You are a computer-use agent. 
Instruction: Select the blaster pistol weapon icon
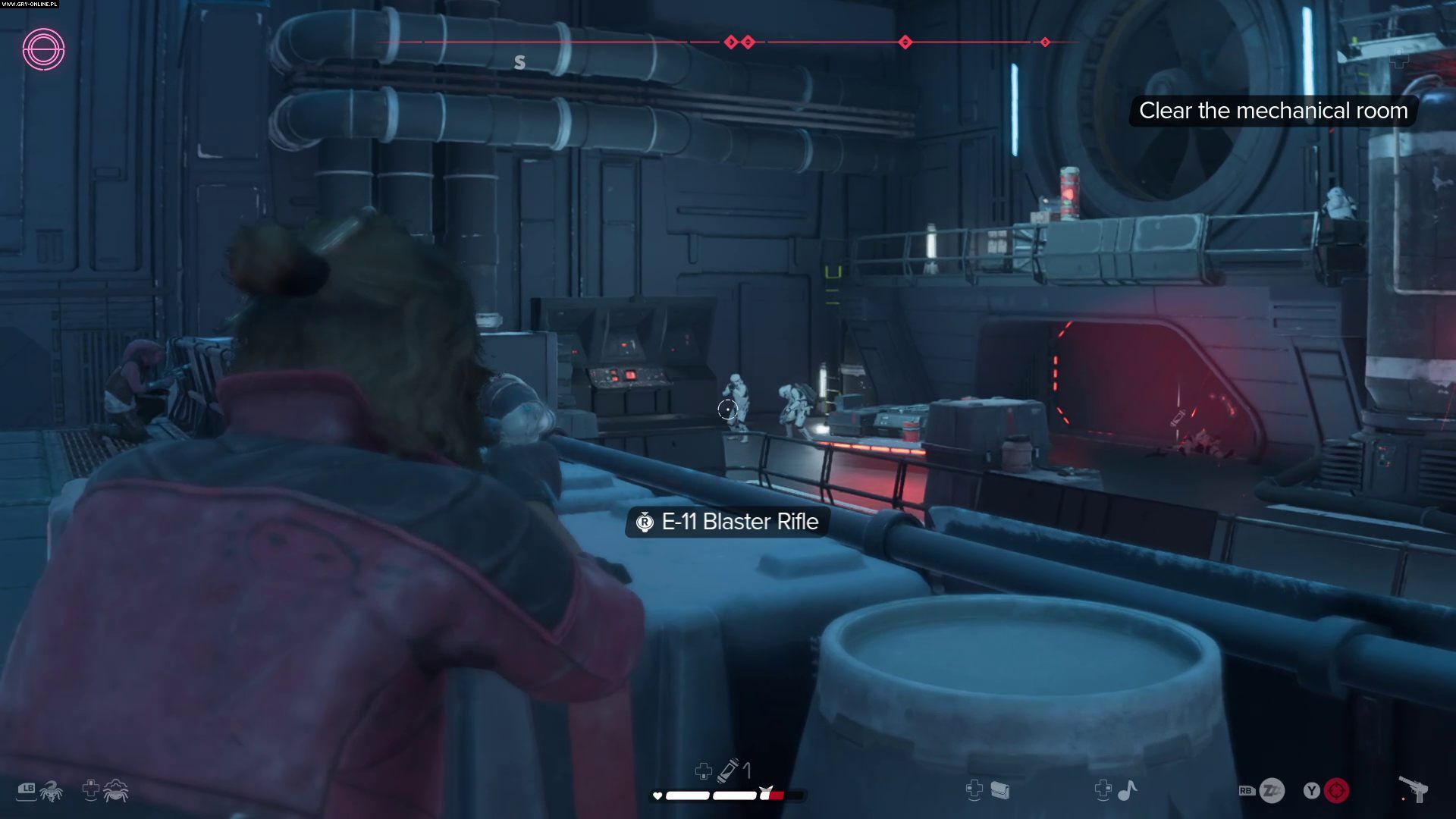(x=1413, y=790)
